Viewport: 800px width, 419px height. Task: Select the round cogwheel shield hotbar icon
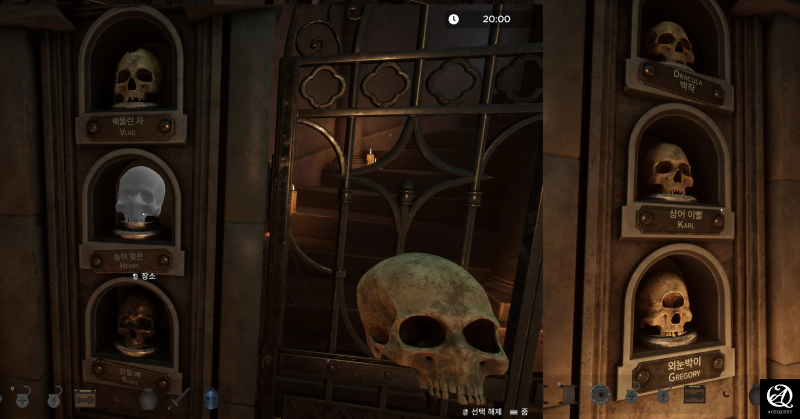coord(600,394)
